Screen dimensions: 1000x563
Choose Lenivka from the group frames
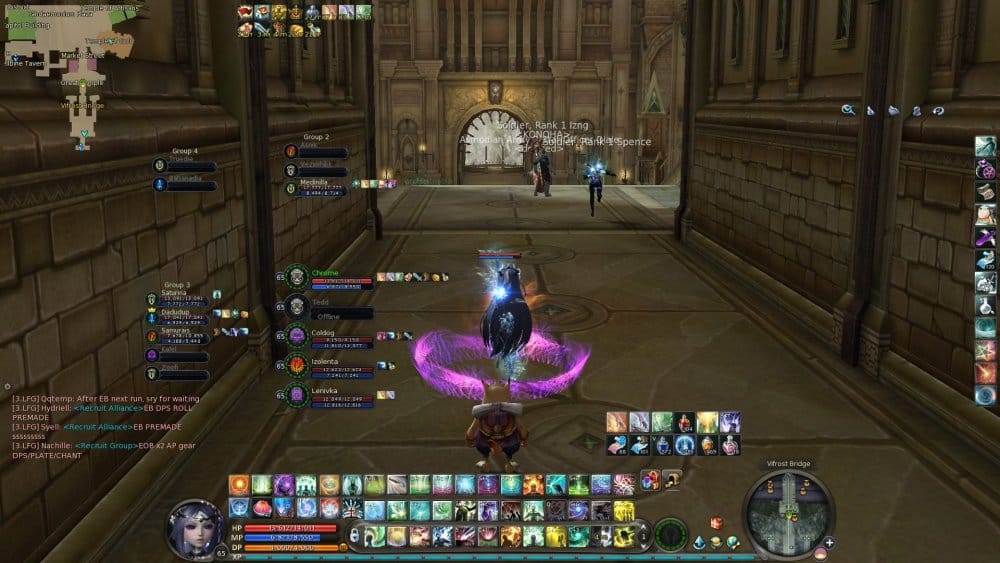point(297,394)
